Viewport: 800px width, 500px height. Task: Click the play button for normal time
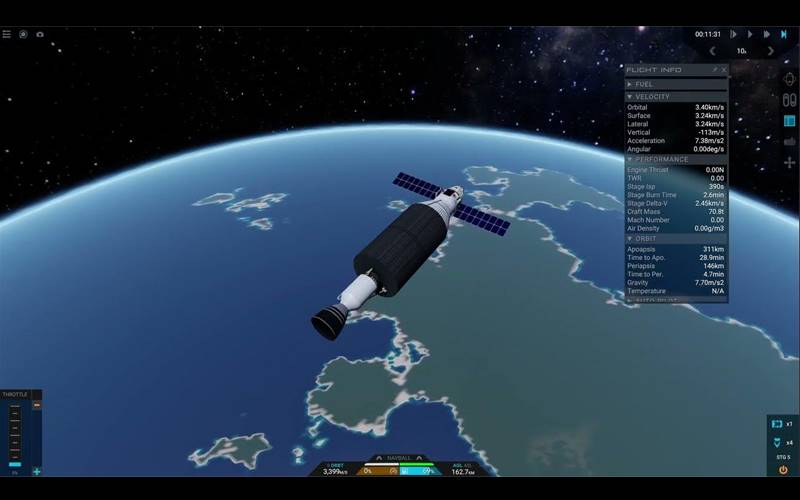pyautogui.click(x=750, y=34)
